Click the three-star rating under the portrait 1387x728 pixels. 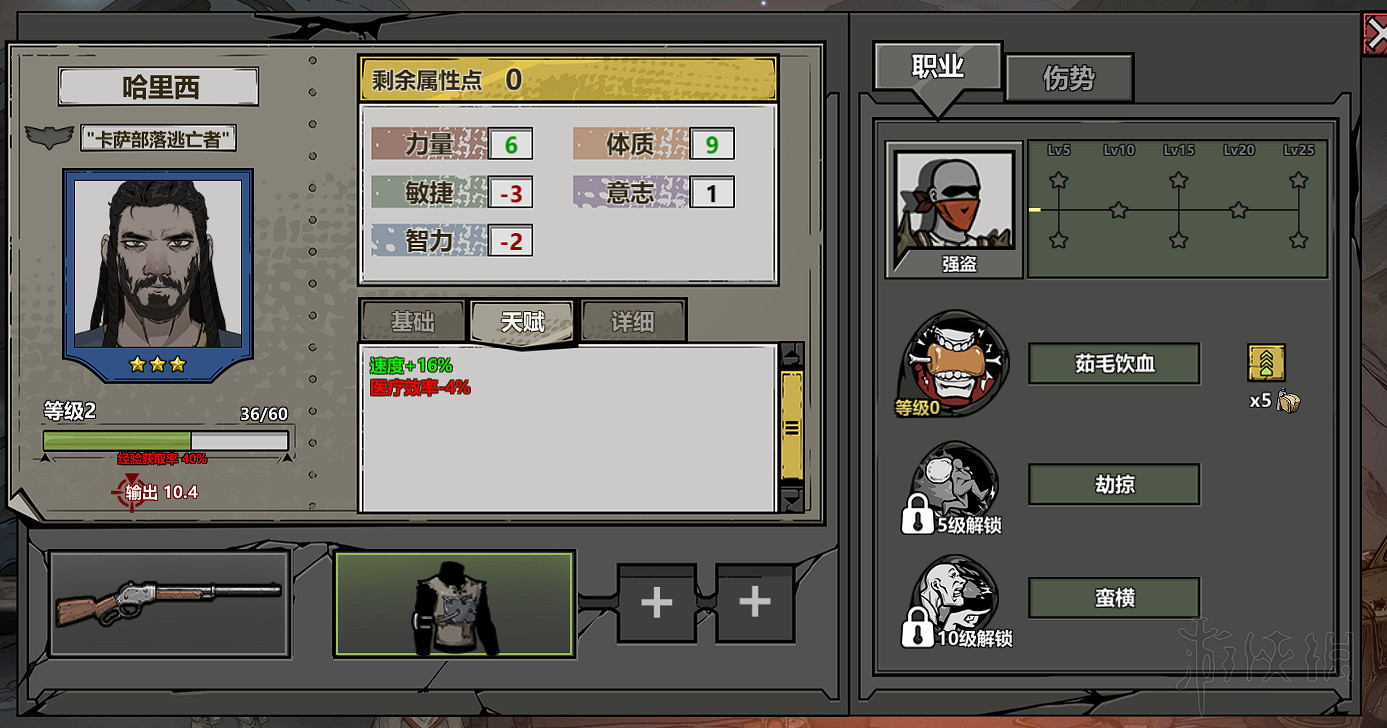pos(156,366)
